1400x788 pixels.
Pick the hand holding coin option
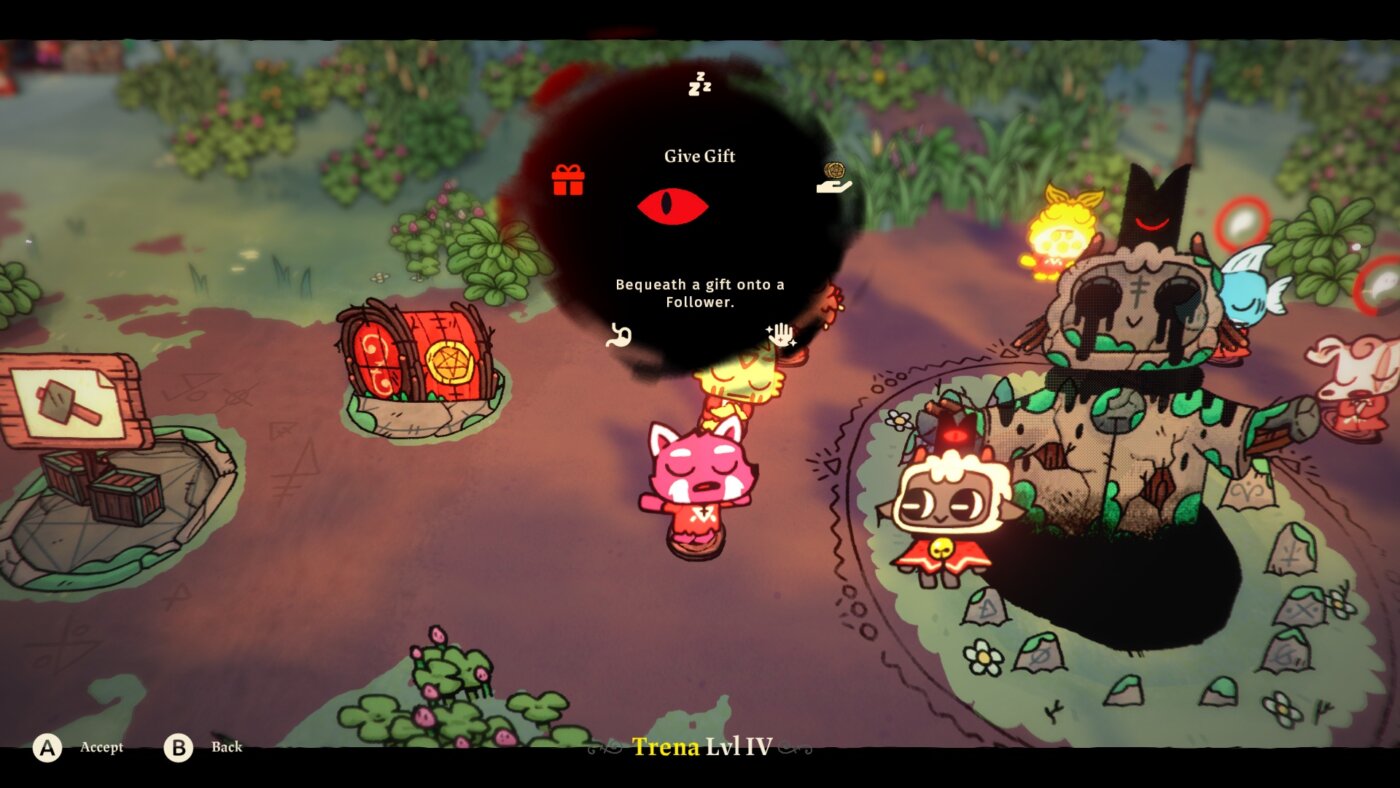tap(833, 178)
